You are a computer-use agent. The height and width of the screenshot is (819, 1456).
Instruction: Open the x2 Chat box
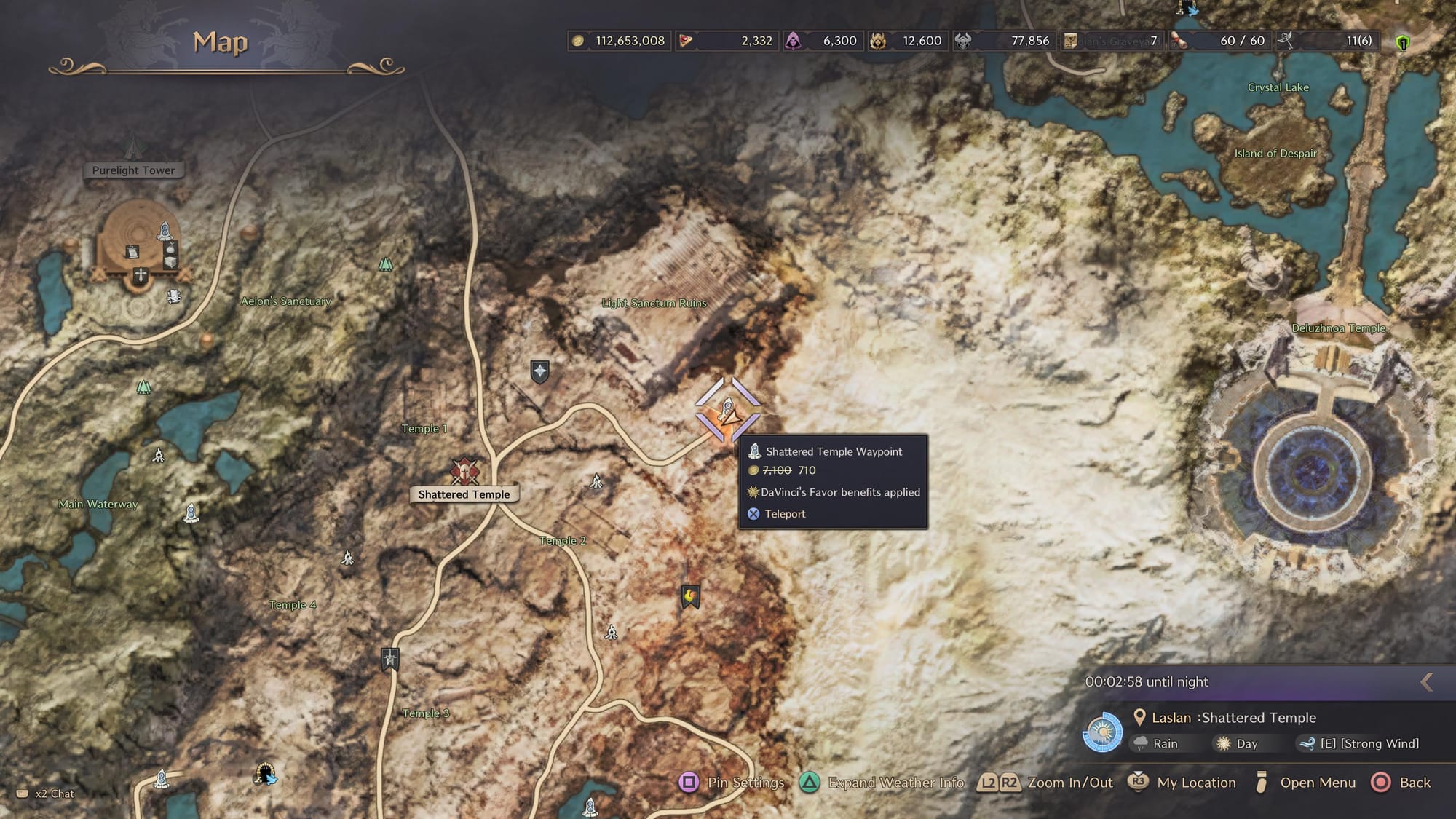click(46, 794)
